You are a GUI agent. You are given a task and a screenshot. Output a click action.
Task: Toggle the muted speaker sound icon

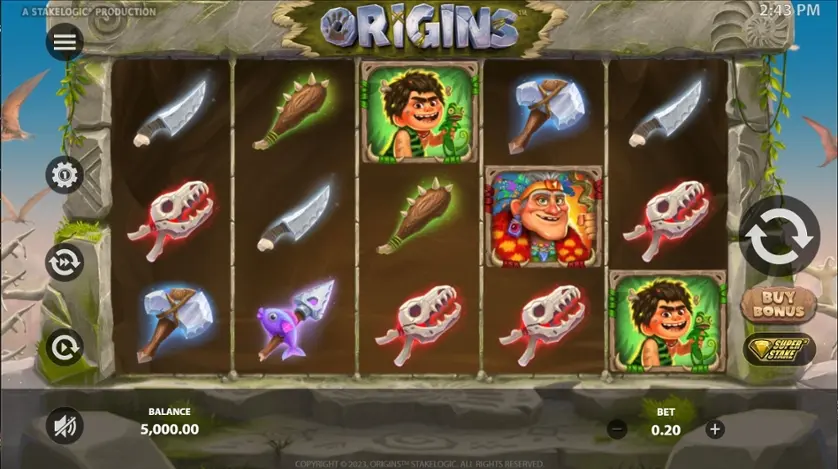coord(65,427)
